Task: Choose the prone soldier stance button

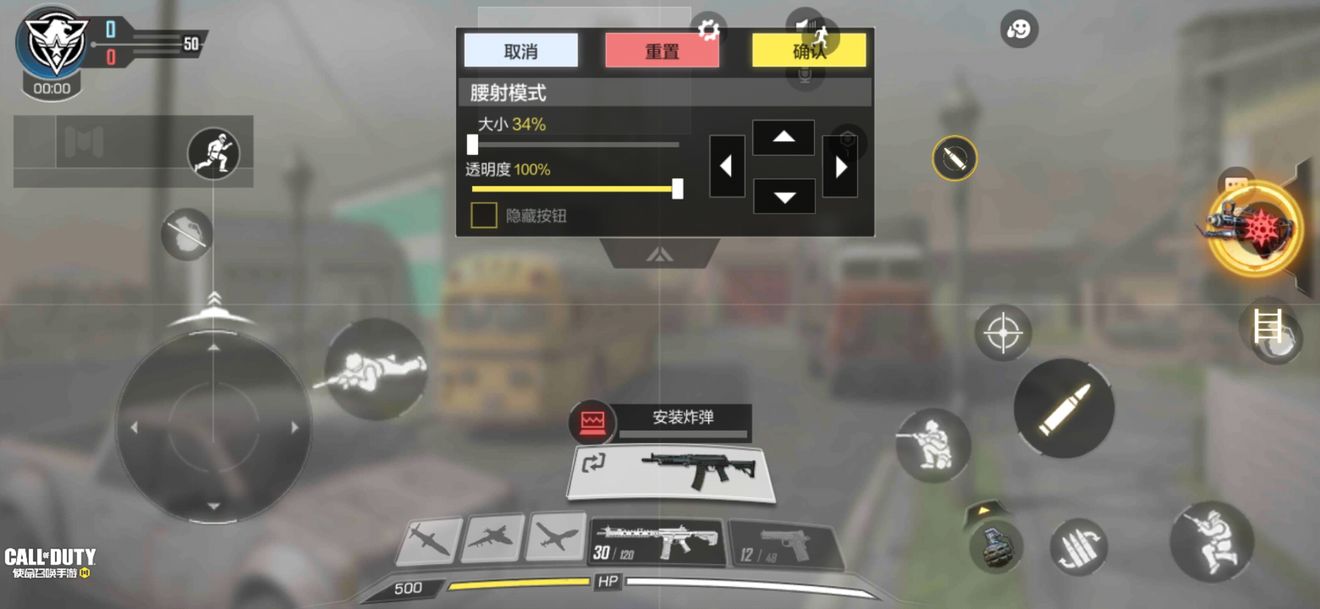Action: [x=375, y=368]
